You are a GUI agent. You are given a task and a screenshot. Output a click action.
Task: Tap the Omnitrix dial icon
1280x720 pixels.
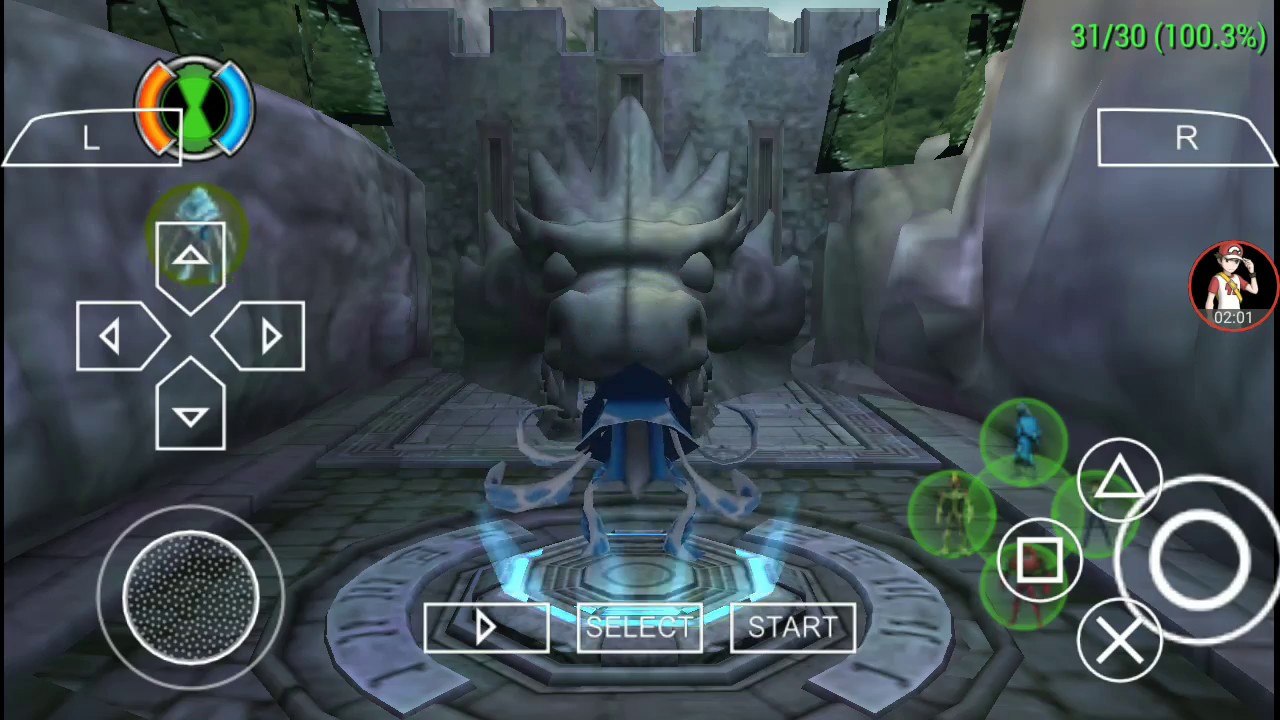195,105
